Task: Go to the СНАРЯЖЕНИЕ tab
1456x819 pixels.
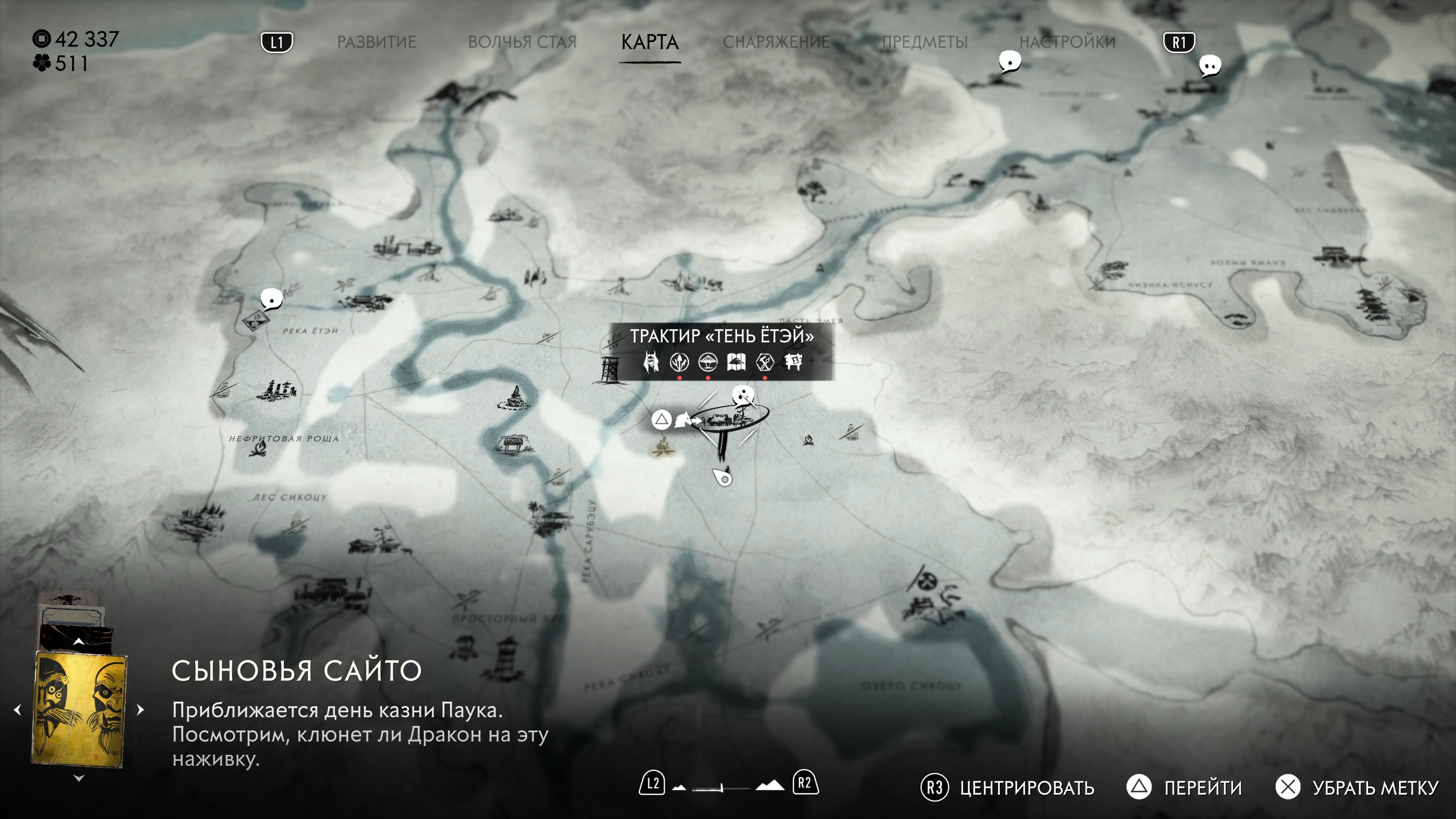Action: (x=776, y=42)
